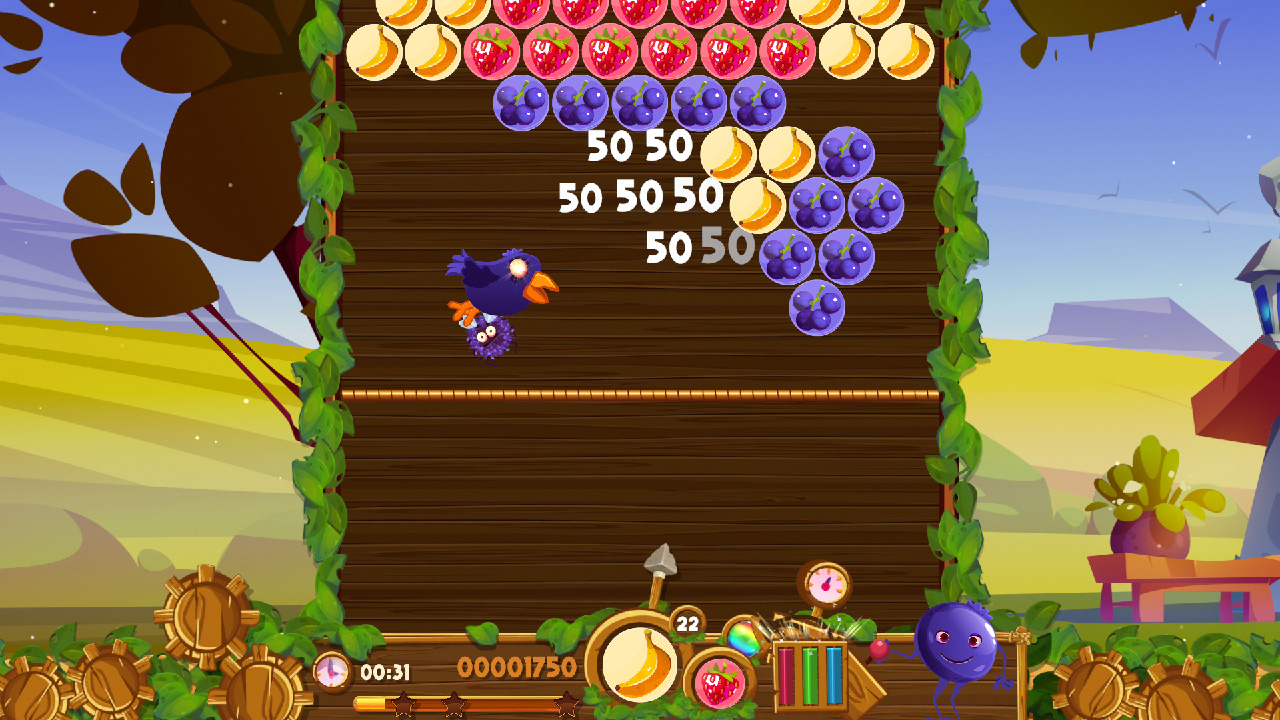Click the crate of colored book power-ups

click(x=813, y=674)
